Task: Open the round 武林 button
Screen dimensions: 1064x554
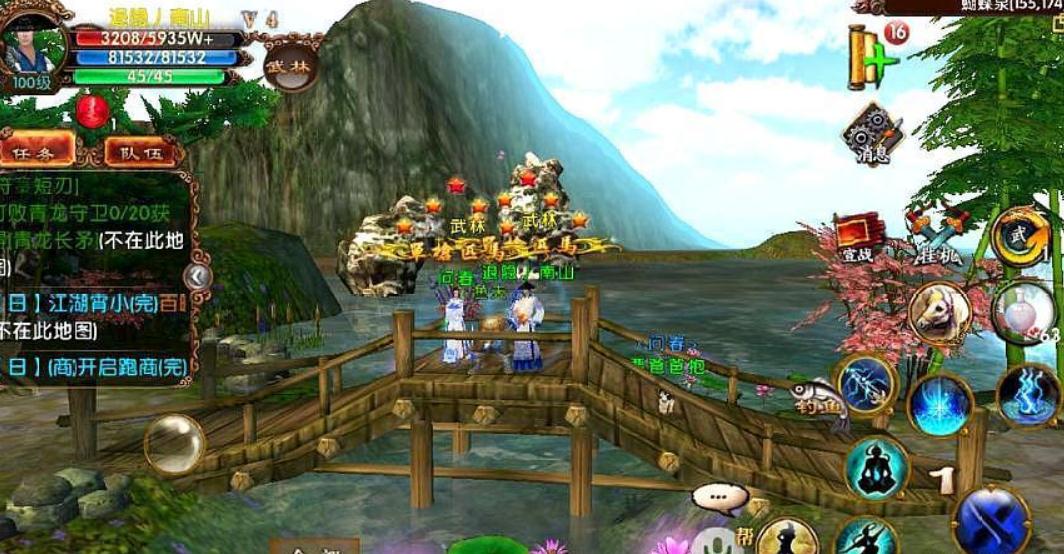Action: point(292,66)
